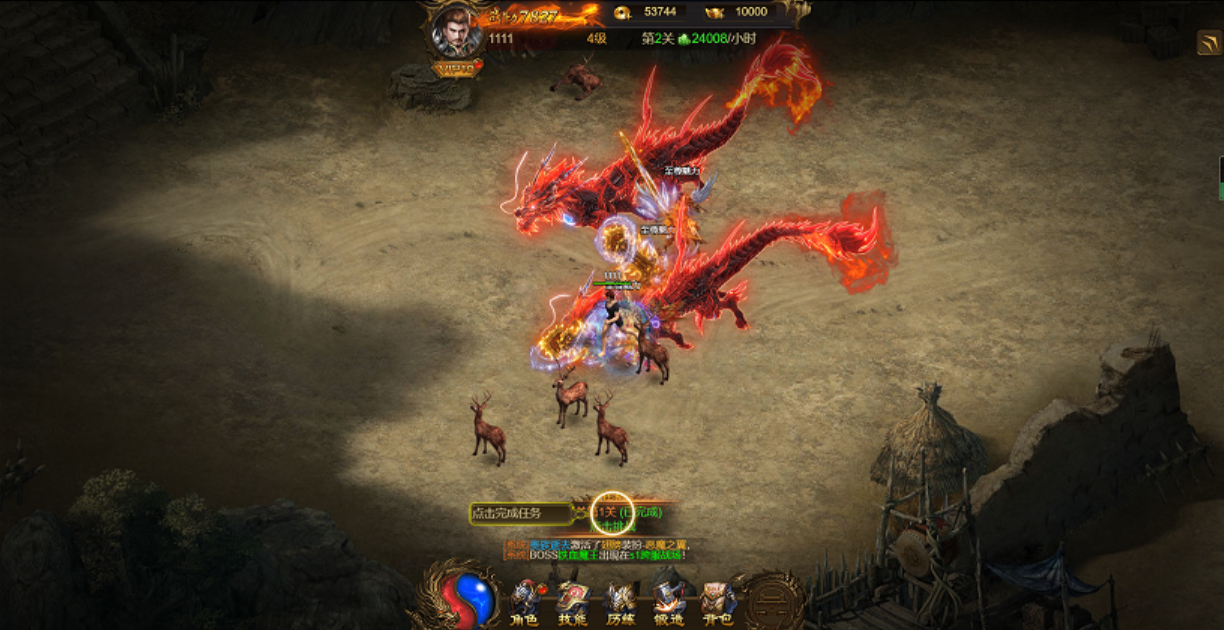Open the 角色 character menu
Viewport: 1224px width, 630px height.
pyautogui.click(x=524, y=603)
